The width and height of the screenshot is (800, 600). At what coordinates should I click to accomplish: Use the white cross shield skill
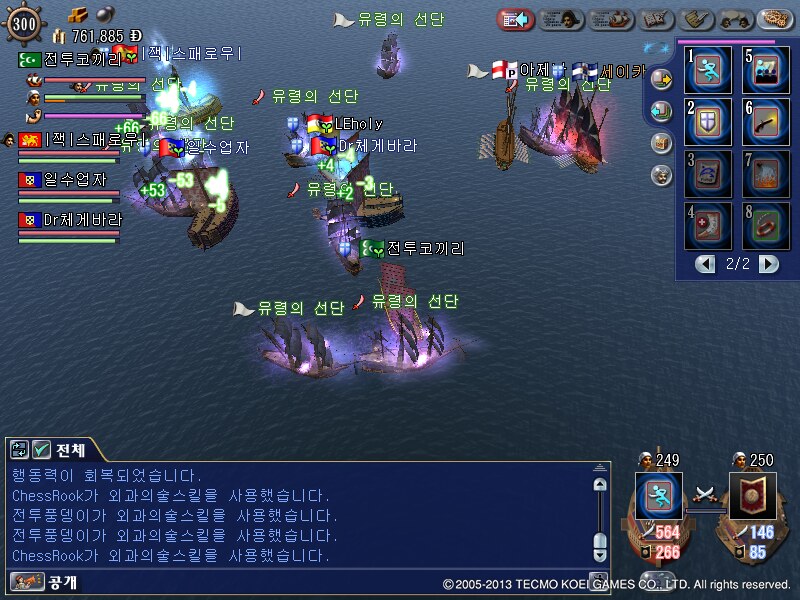[x=707, y=122]
